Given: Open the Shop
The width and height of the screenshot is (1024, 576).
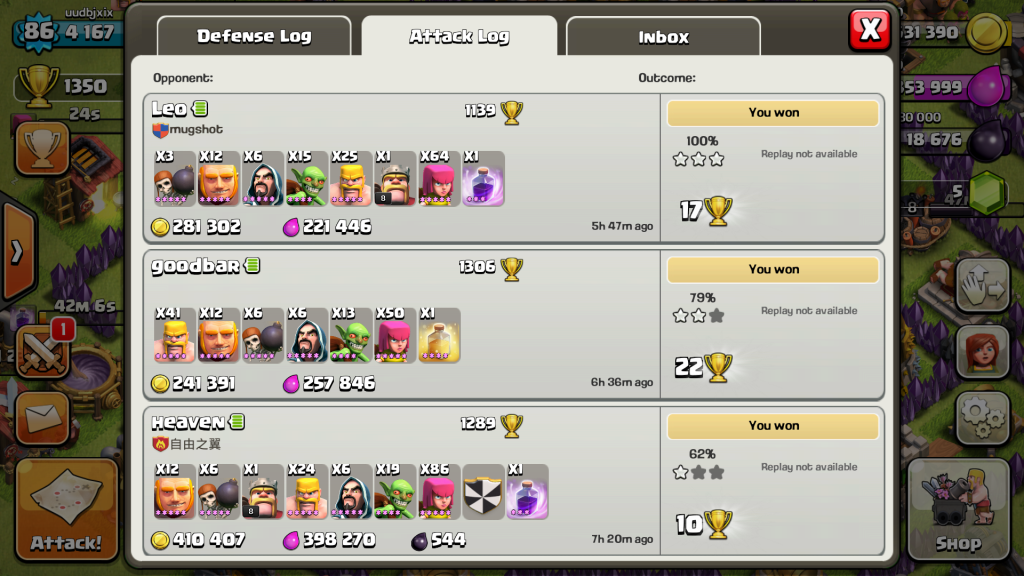Looking at the screenshot, I should pyautogui.click(x=958, y=510).
